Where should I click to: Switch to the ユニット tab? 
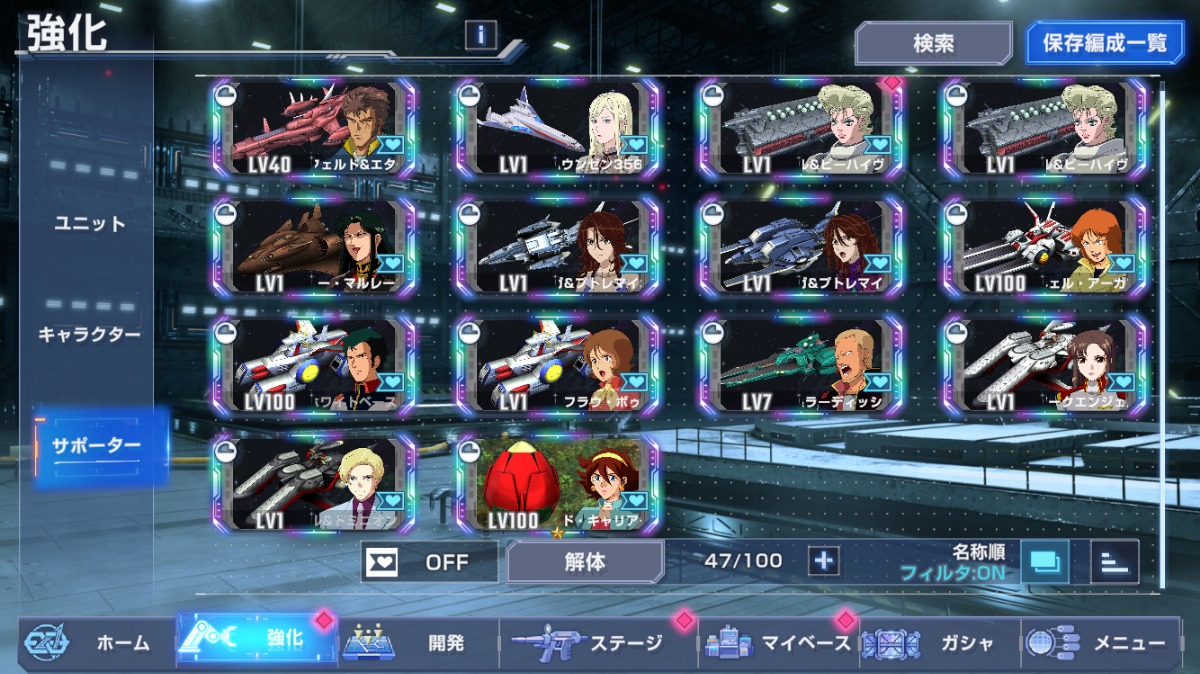(90, 224)
